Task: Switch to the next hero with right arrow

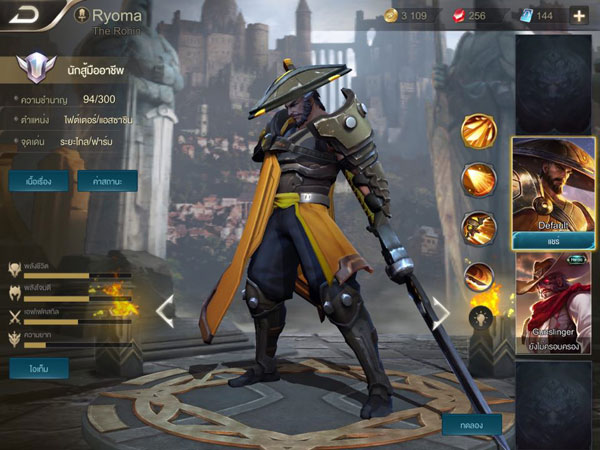Action: (440, 311)
